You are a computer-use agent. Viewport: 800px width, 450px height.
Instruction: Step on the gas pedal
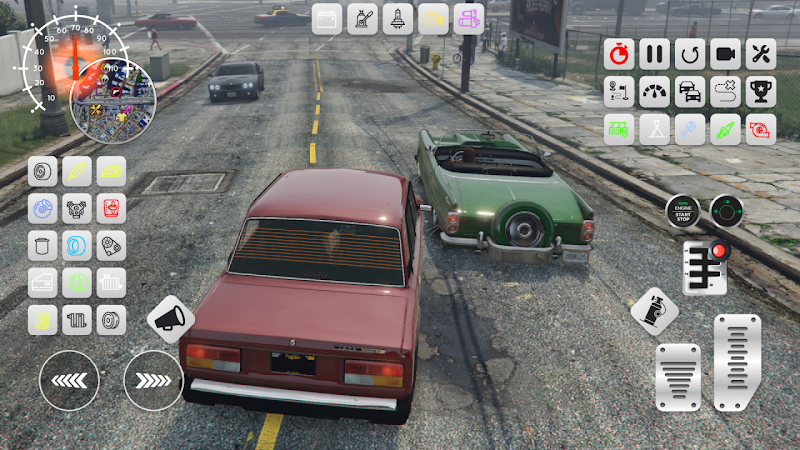point(737,363)
